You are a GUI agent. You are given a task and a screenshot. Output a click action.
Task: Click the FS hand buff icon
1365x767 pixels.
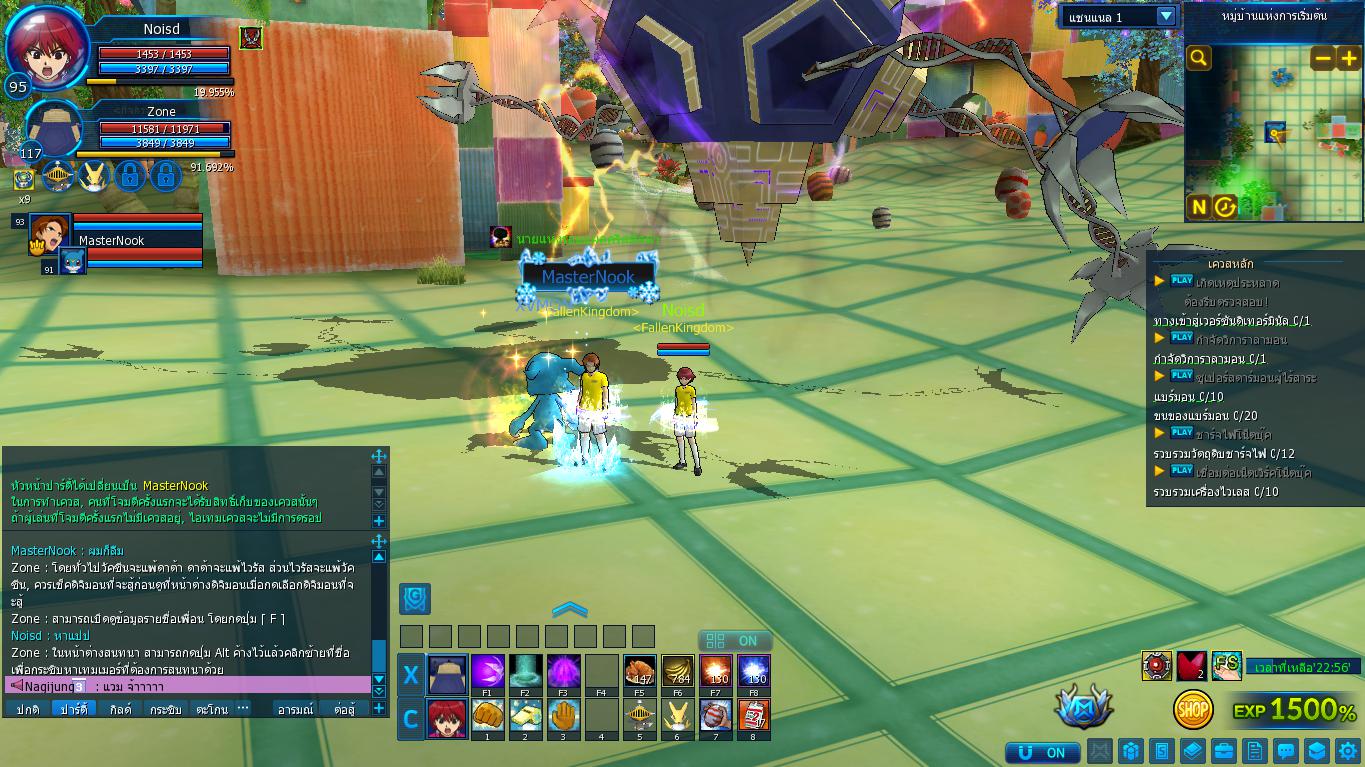point(1226,665)
